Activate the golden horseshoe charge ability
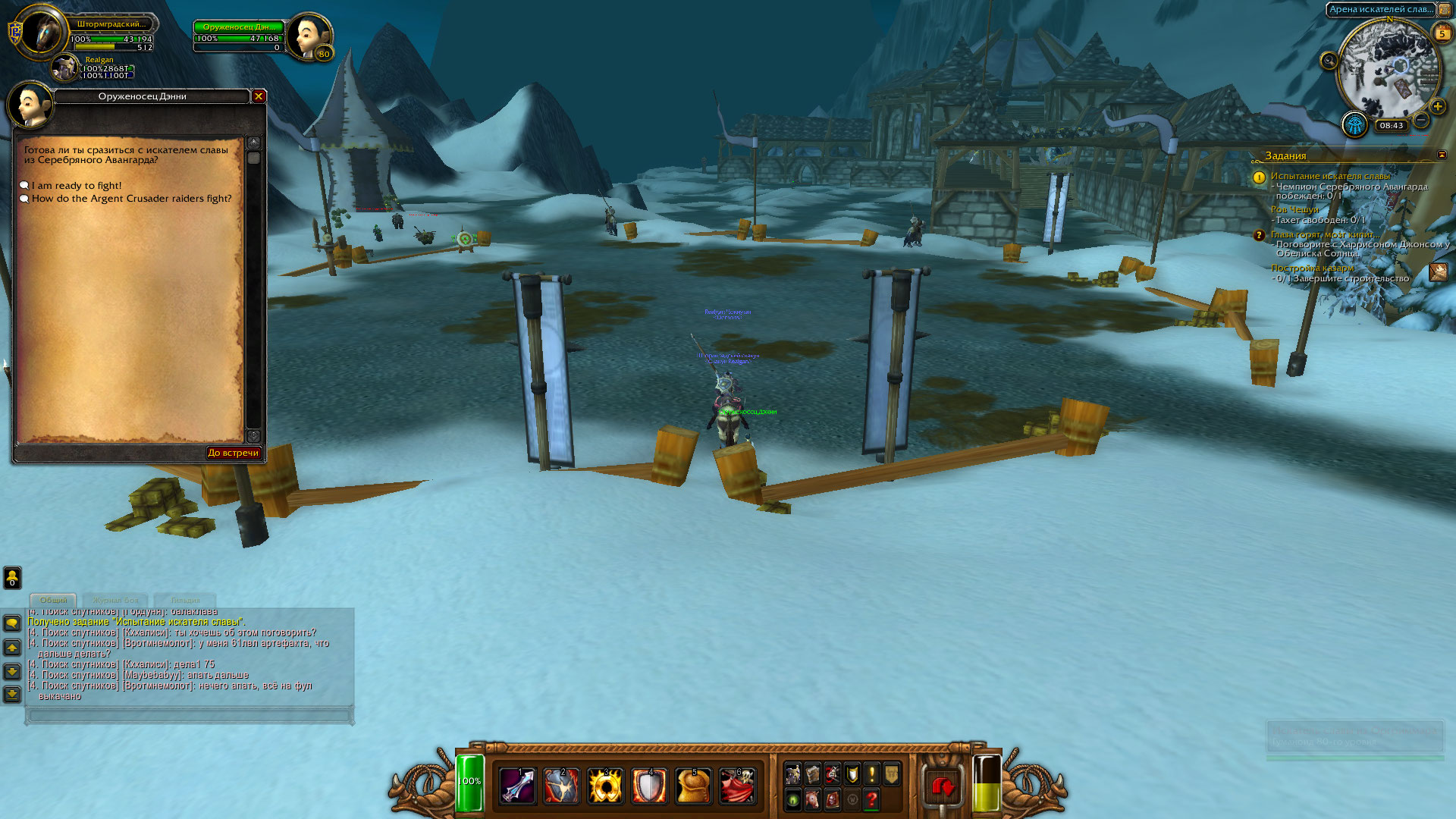The height and width of the screenshot is (819, 1456). 605,786
